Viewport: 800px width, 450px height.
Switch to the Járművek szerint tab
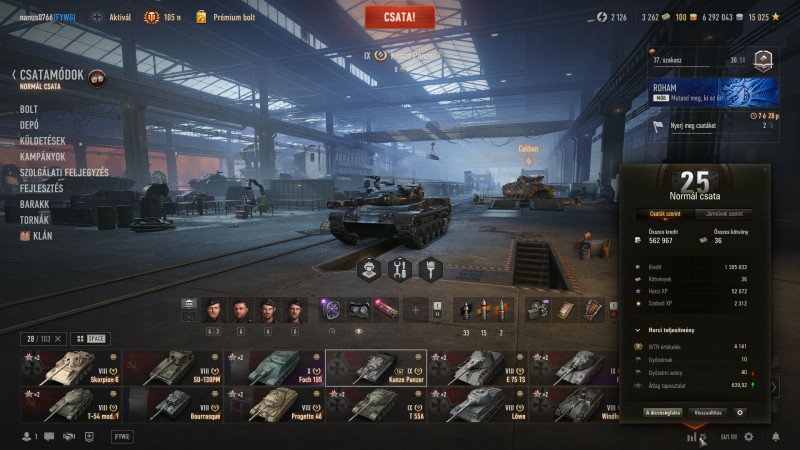pos(724,213)
